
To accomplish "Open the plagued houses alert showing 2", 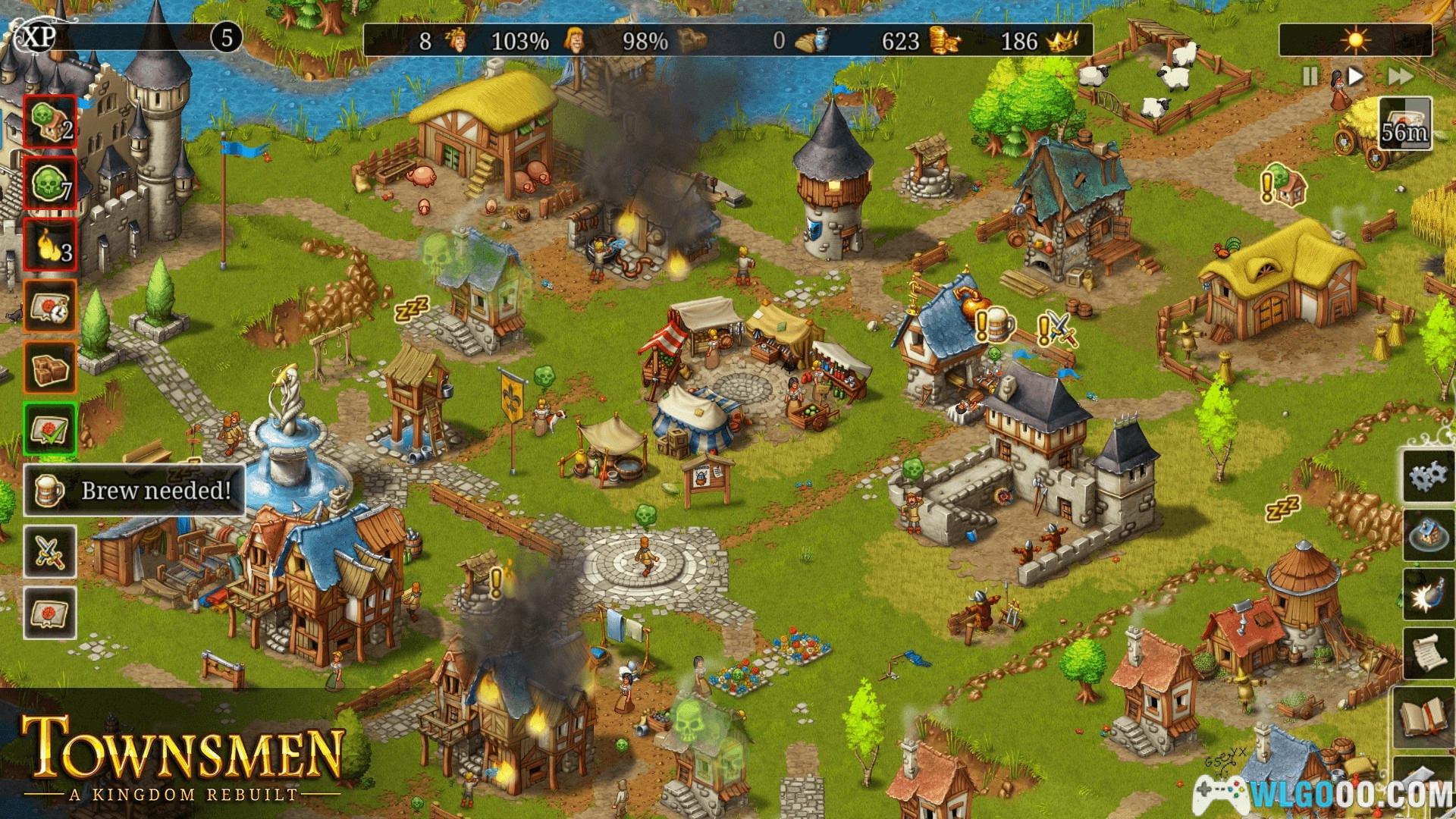I will click(50, 122).
